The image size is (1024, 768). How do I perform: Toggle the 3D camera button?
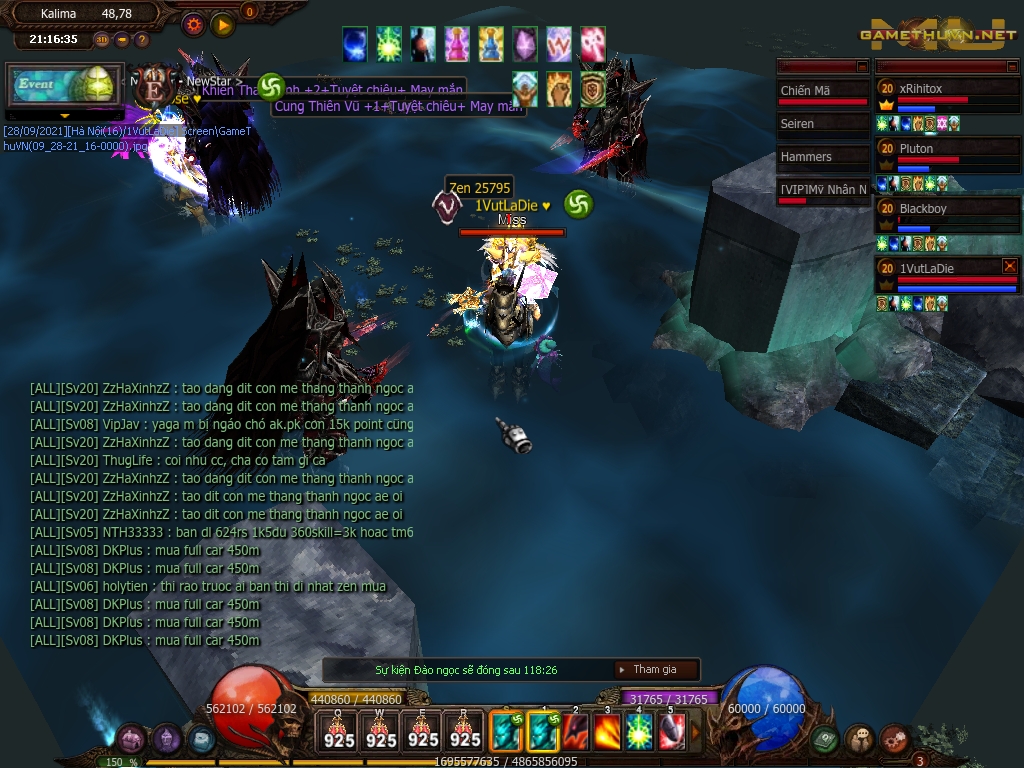pyautogui.click(x=102, y=40)
